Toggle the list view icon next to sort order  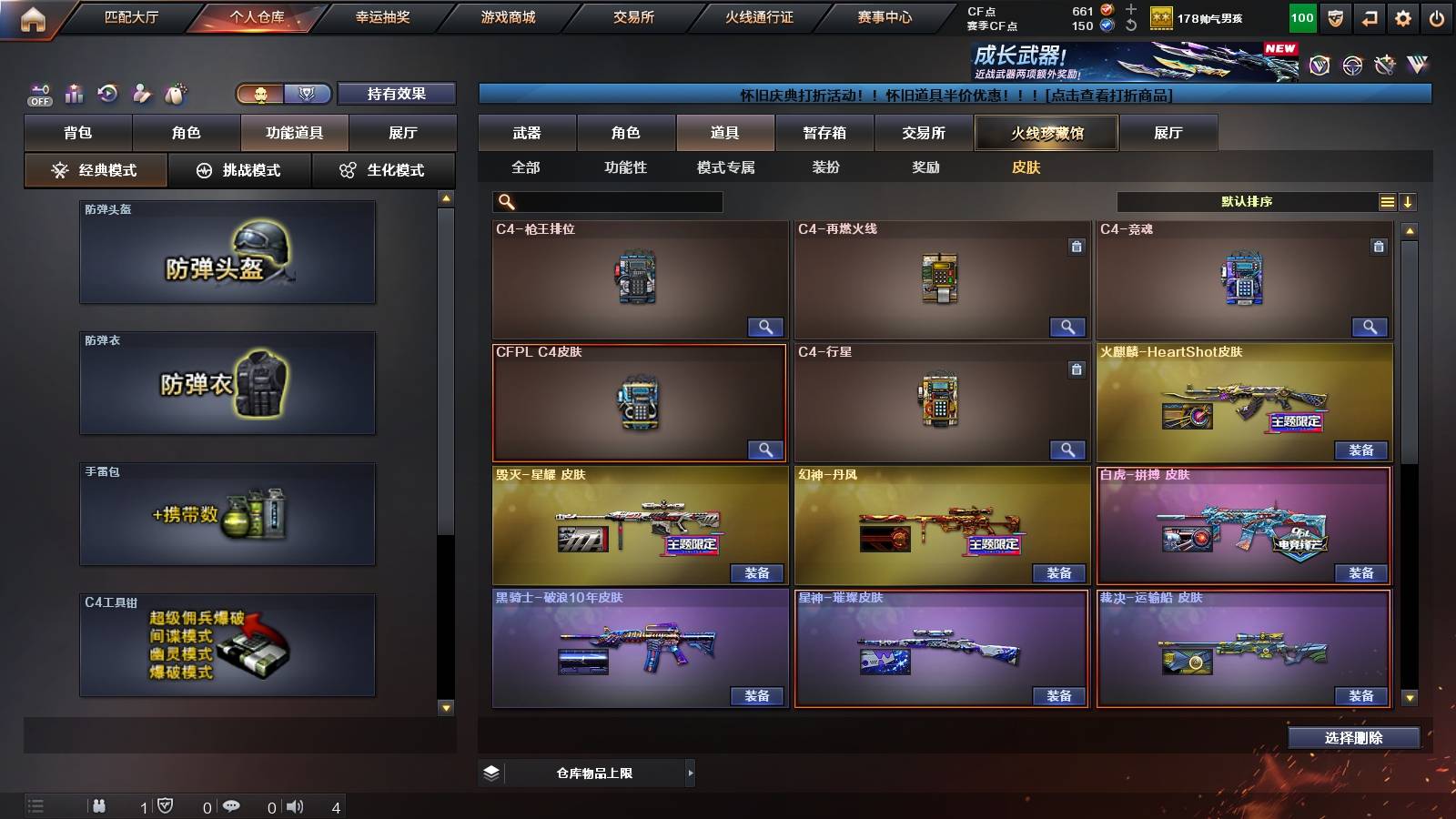click(1388, 201)
